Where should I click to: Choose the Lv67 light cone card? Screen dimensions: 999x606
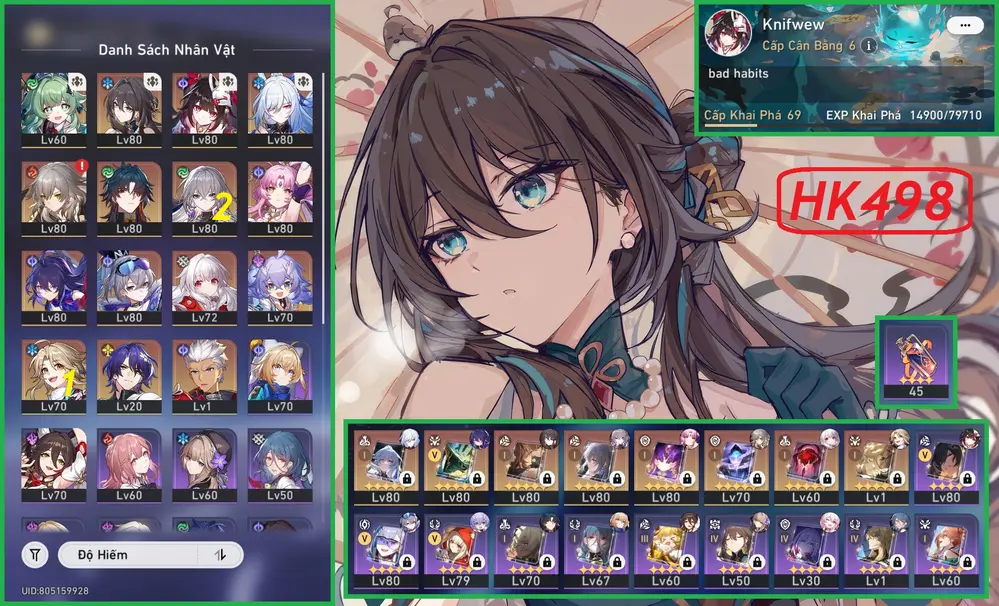point(596,550)
